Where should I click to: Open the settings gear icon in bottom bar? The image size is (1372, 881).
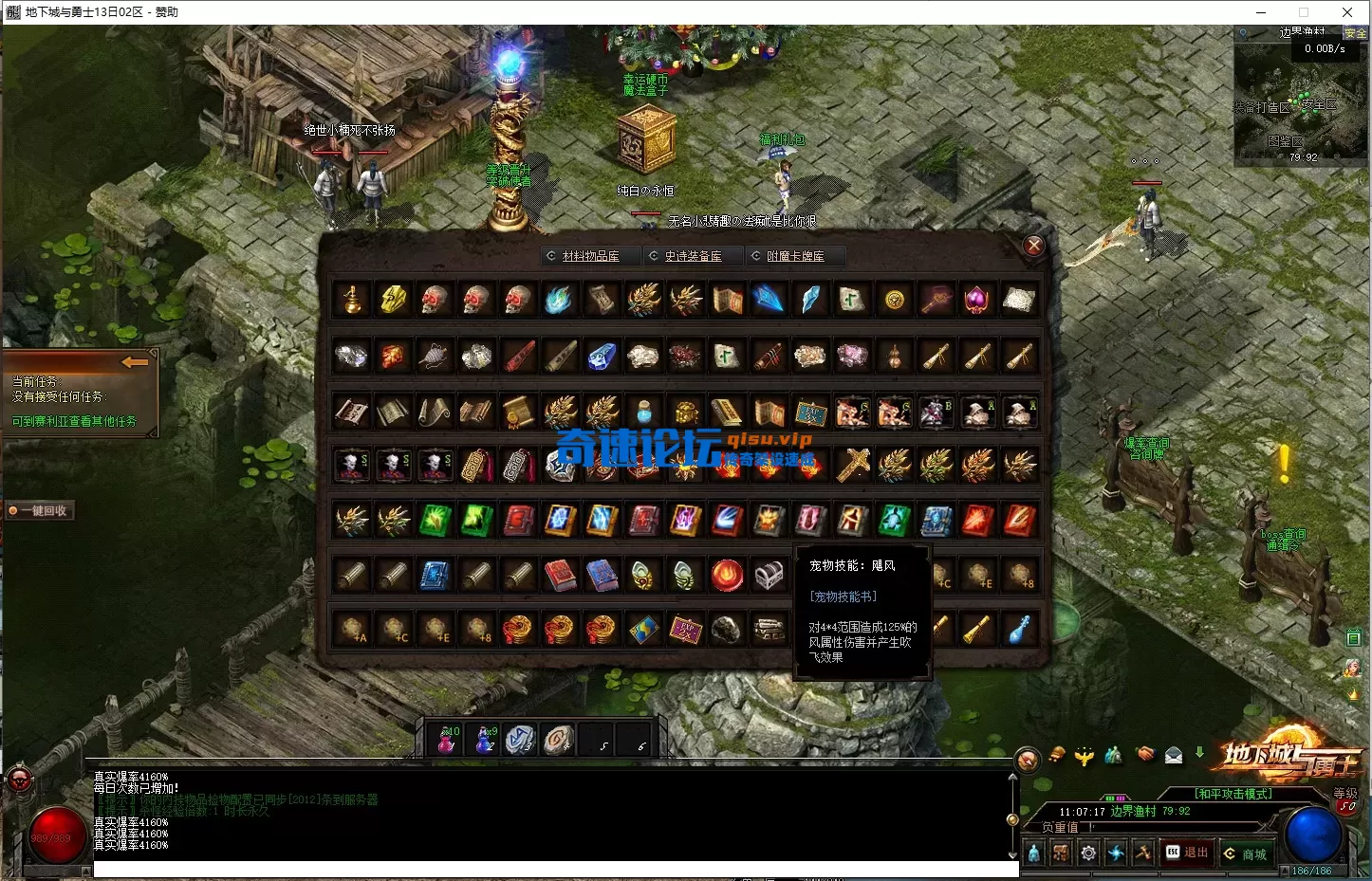[1087, 852]
